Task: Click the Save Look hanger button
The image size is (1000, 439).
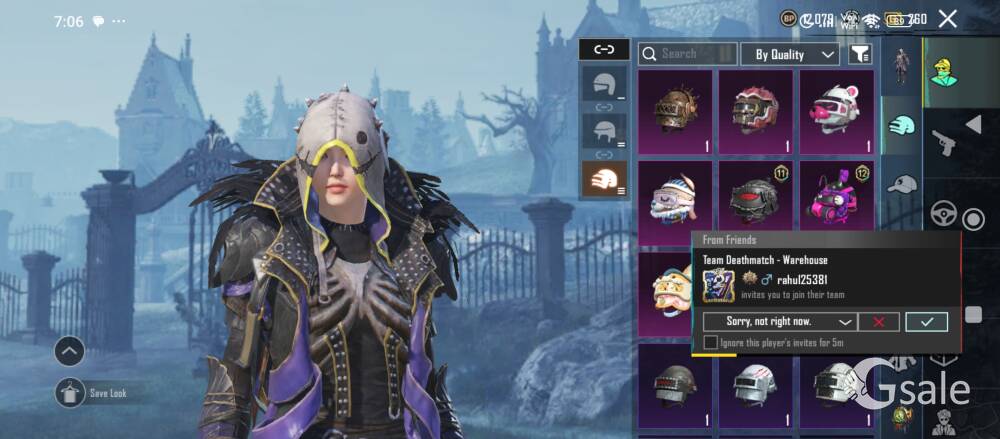Action: [x=70, y=393]
